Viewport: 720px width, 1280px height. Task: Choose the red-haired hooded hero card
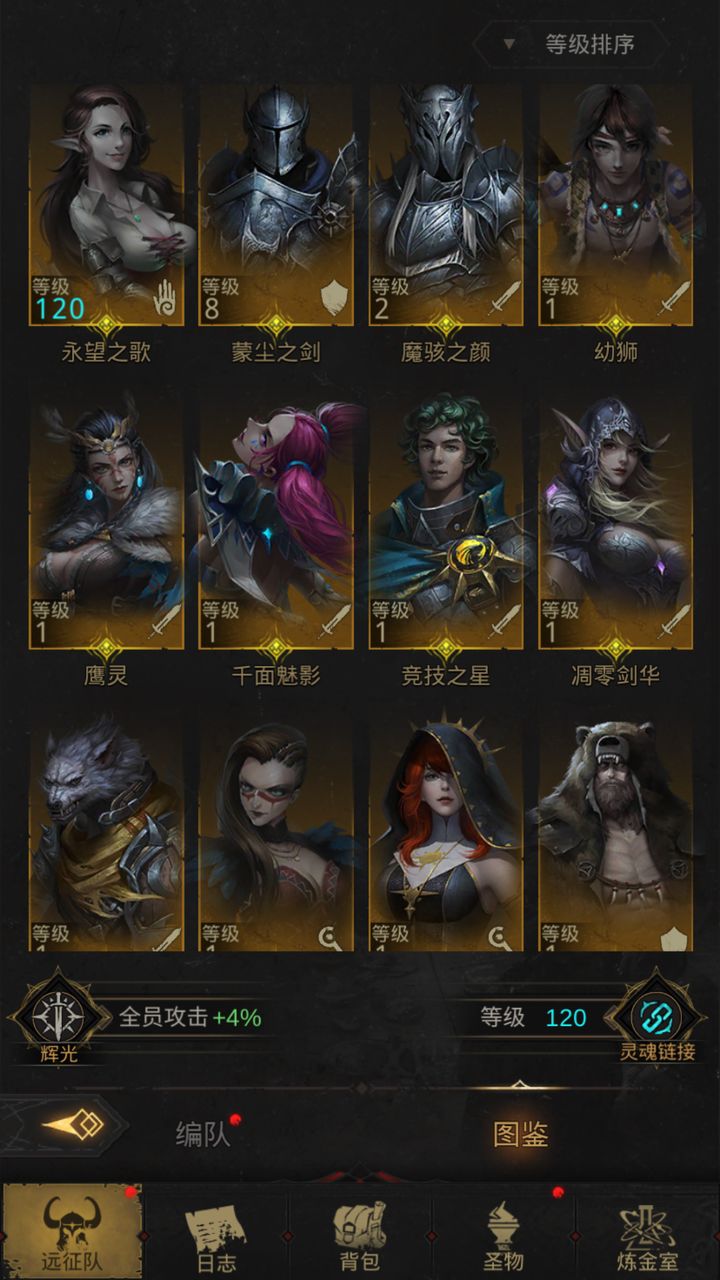[x=446, y=835]
